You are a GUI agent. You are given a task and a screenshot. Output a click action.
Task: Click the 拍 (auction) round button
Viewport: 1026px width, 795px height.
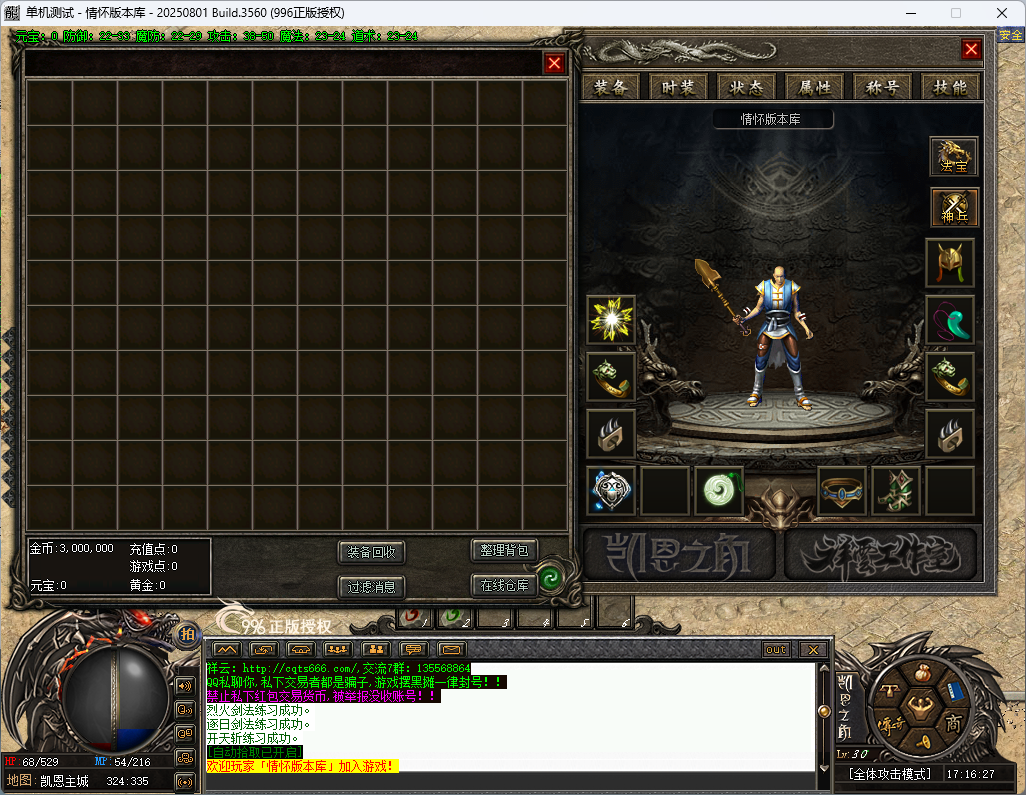coord(187,634)
